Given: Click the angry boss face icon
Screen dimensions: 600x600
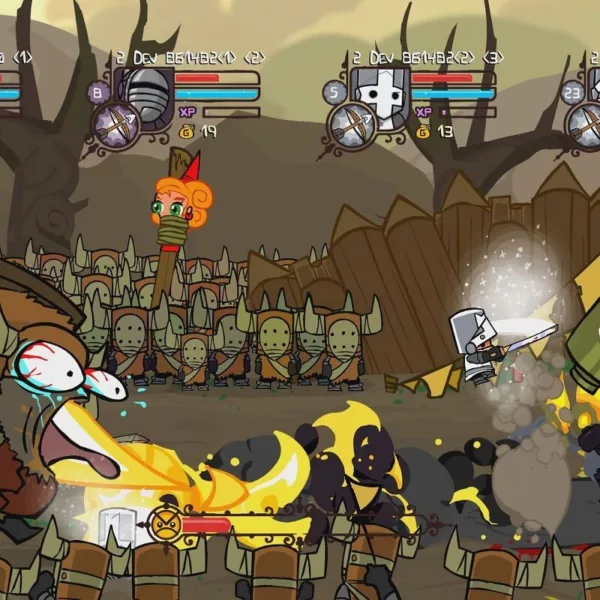Looking at the screenshot, I should pos(166,521).
